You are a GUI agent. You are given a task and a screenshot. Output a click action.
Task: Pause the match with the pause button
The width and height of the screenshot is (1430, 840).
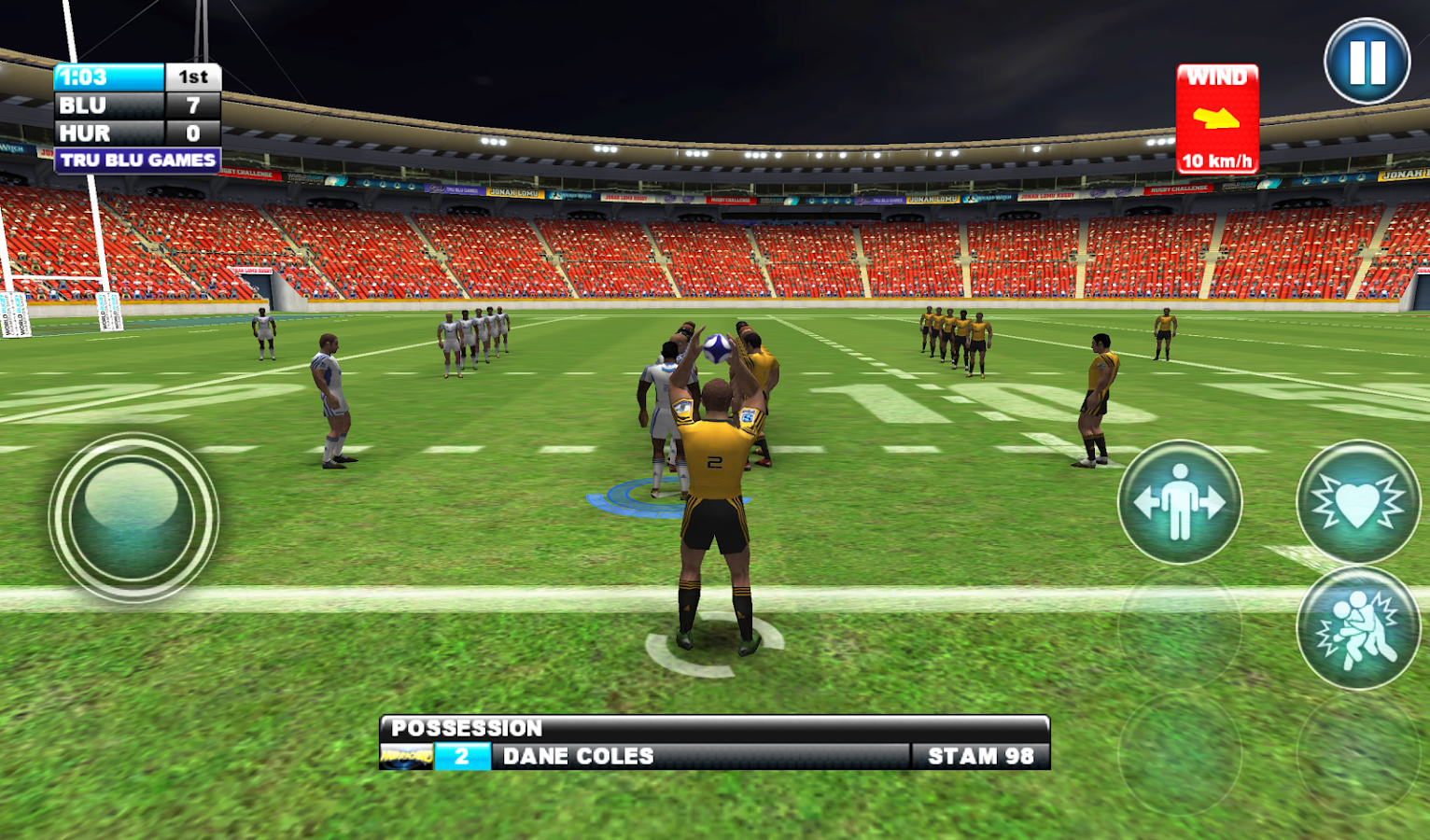pyautogui.click(x=1367, y=63)
